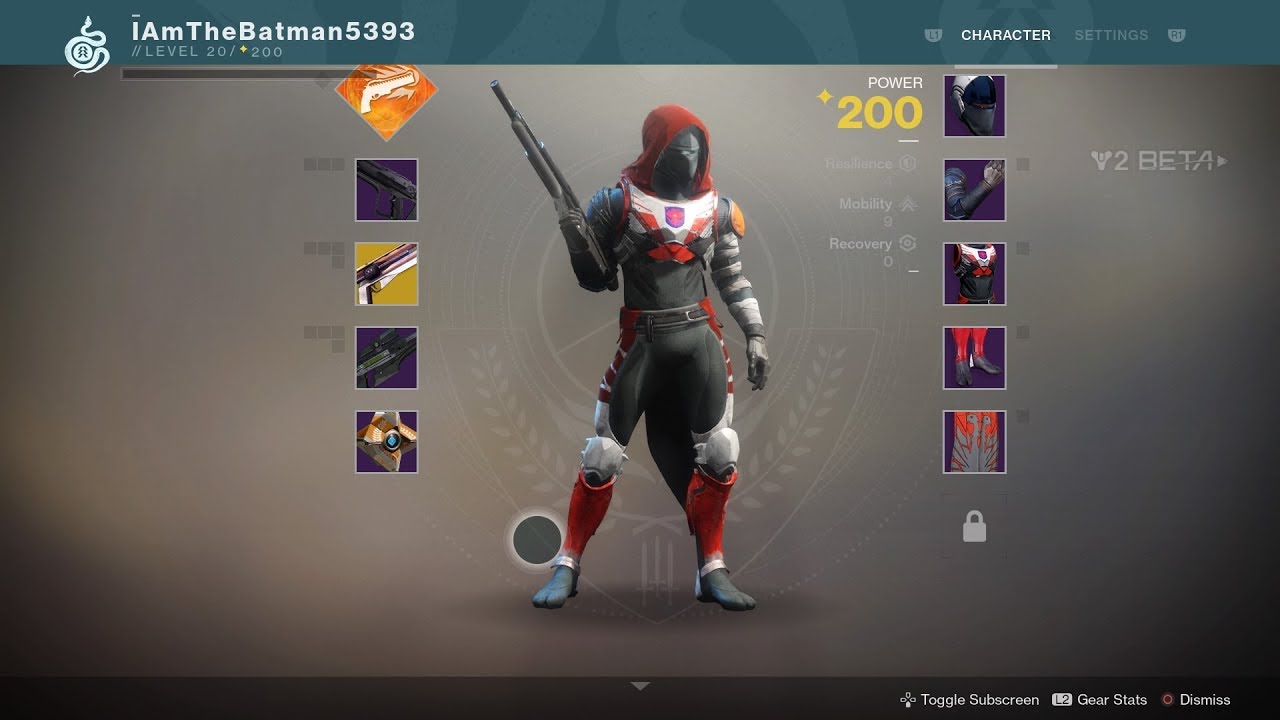Switch to the Character tab
Image resolution: width=1280 pixels, height=720 pixels.
pyautogui.click(x=1005, y=35)
